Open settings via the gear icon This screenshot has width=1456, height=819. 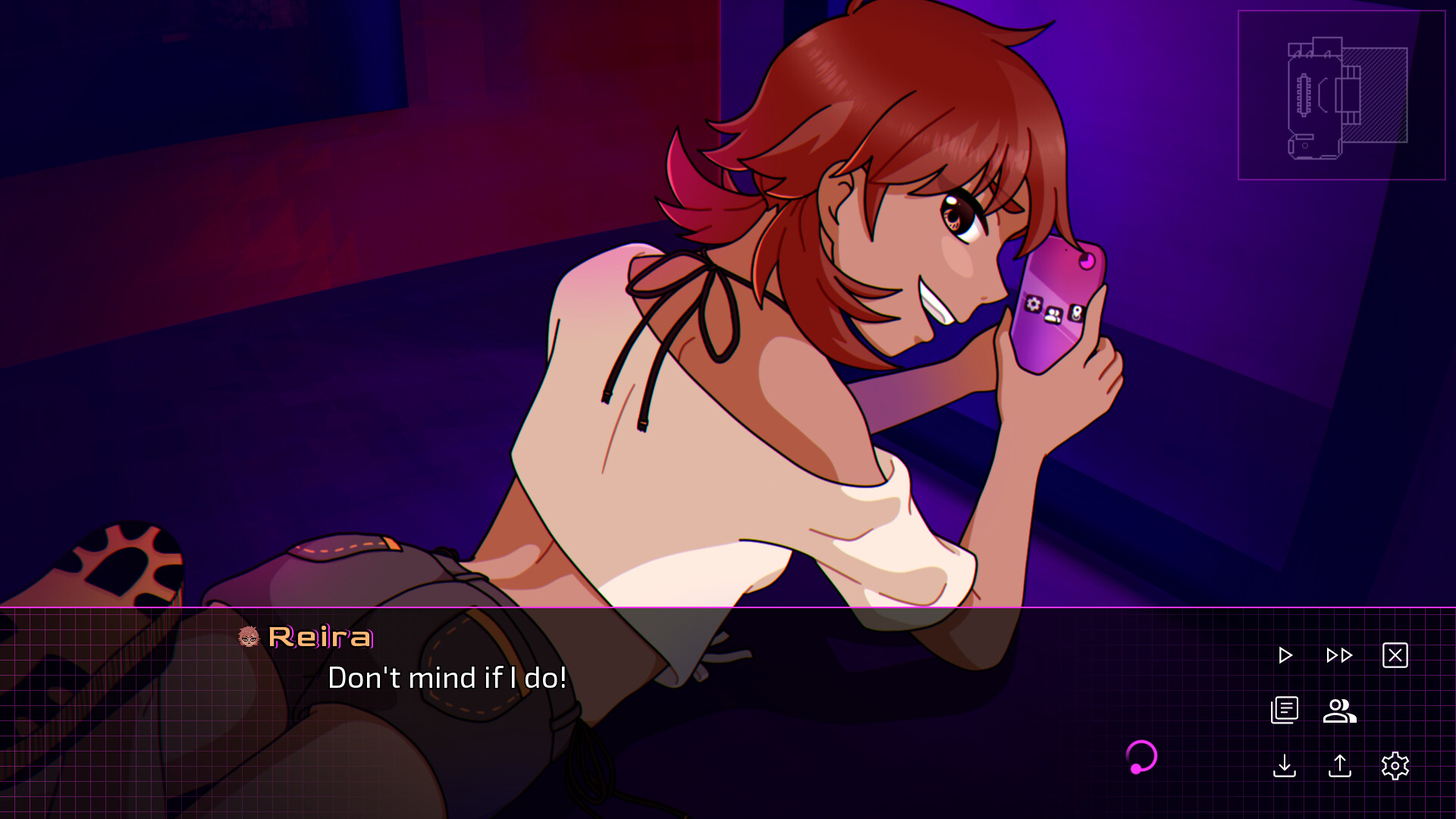pos(1395,767)
